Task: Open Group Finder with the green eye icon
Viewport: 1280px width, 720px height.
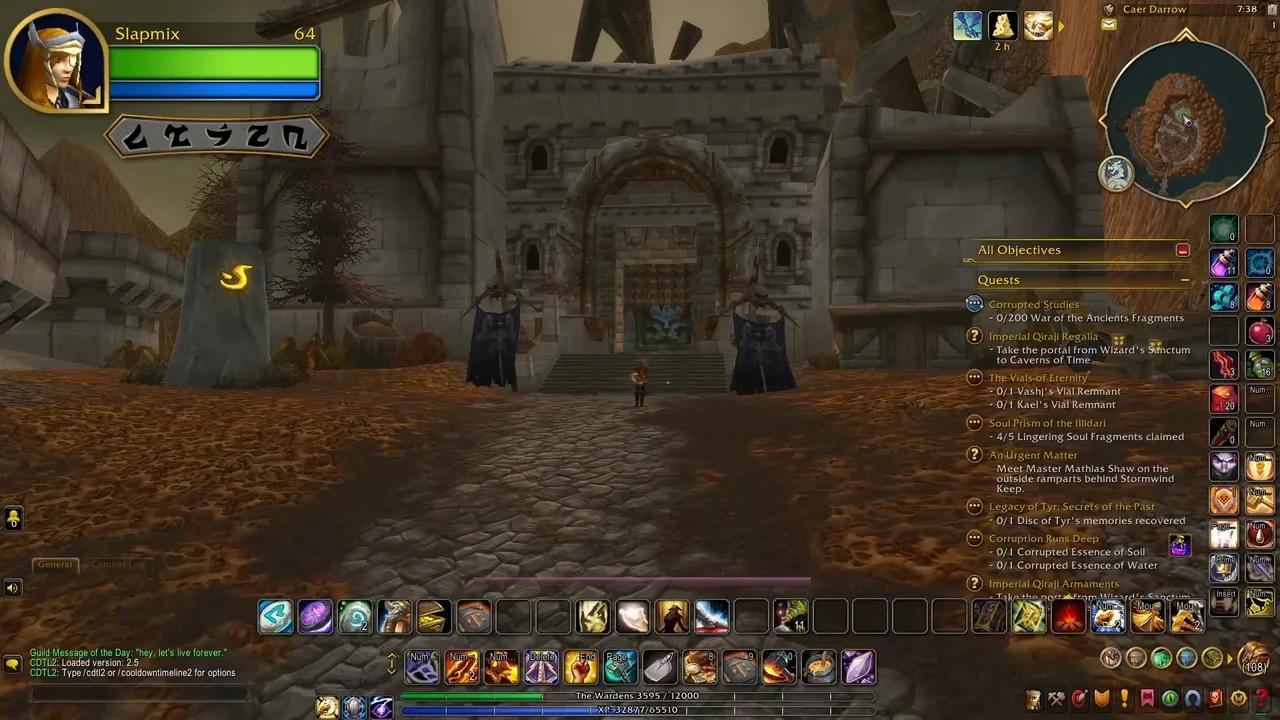Action: 1169,698
